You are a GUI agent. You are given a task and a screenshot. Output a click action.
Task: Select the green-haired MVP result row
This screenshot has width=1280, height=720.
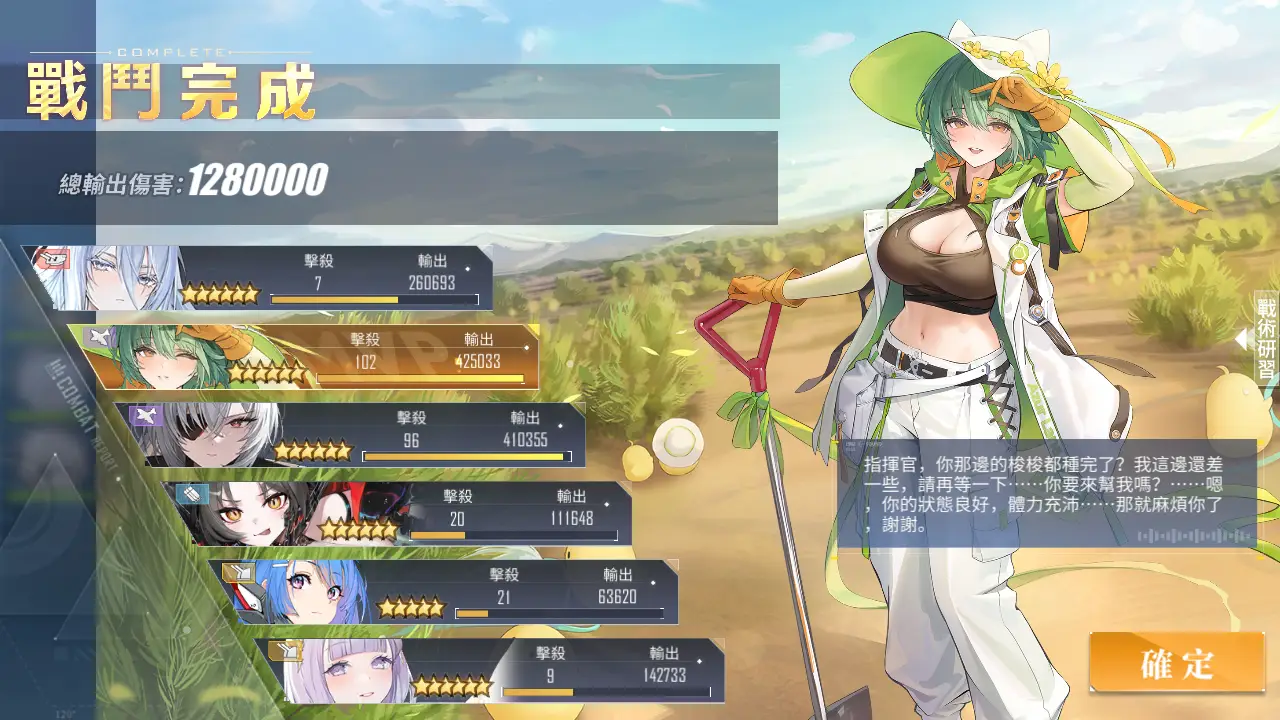tap(305, 357)
